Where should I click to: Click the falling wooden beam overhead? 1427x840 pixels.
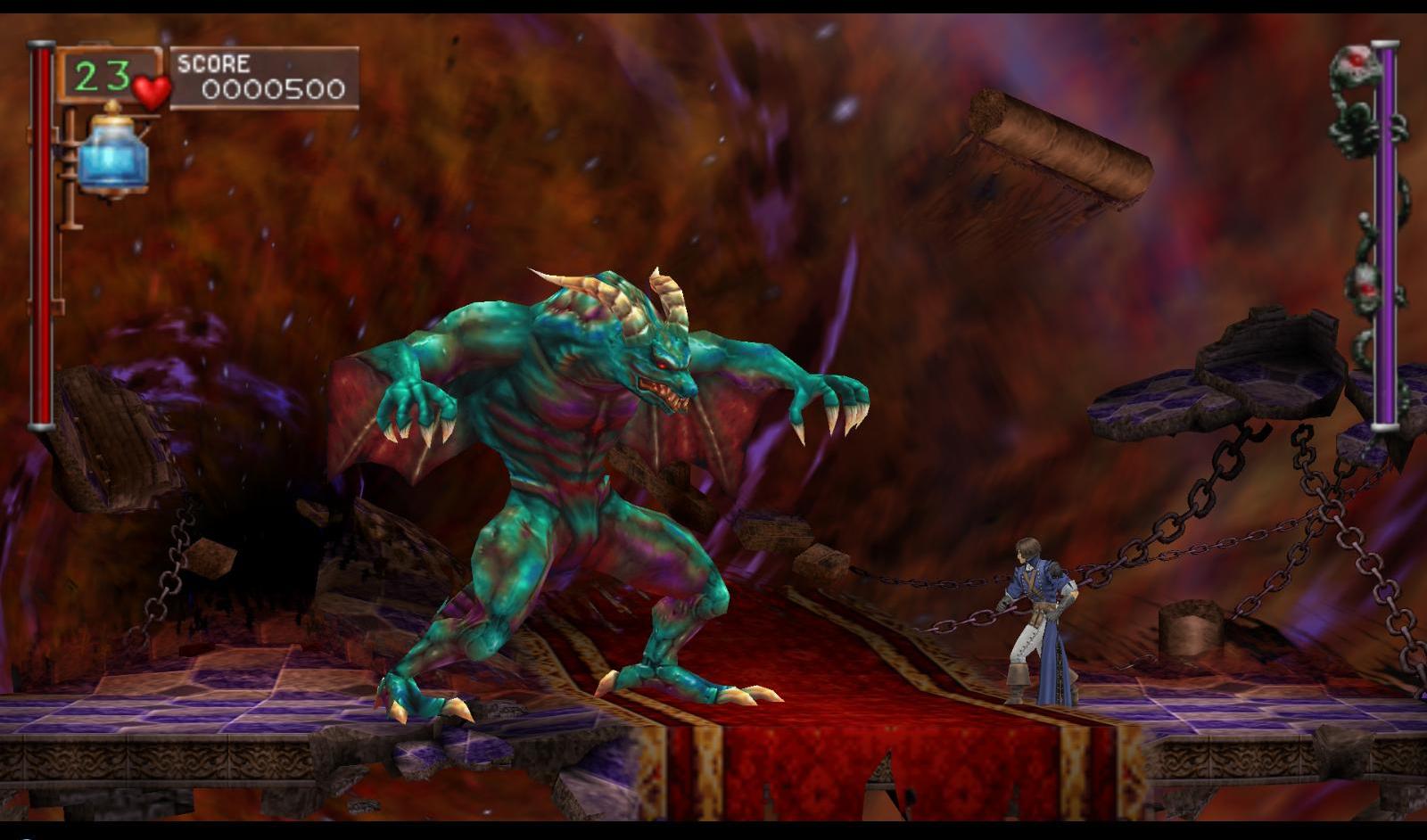click(1052, 143)
